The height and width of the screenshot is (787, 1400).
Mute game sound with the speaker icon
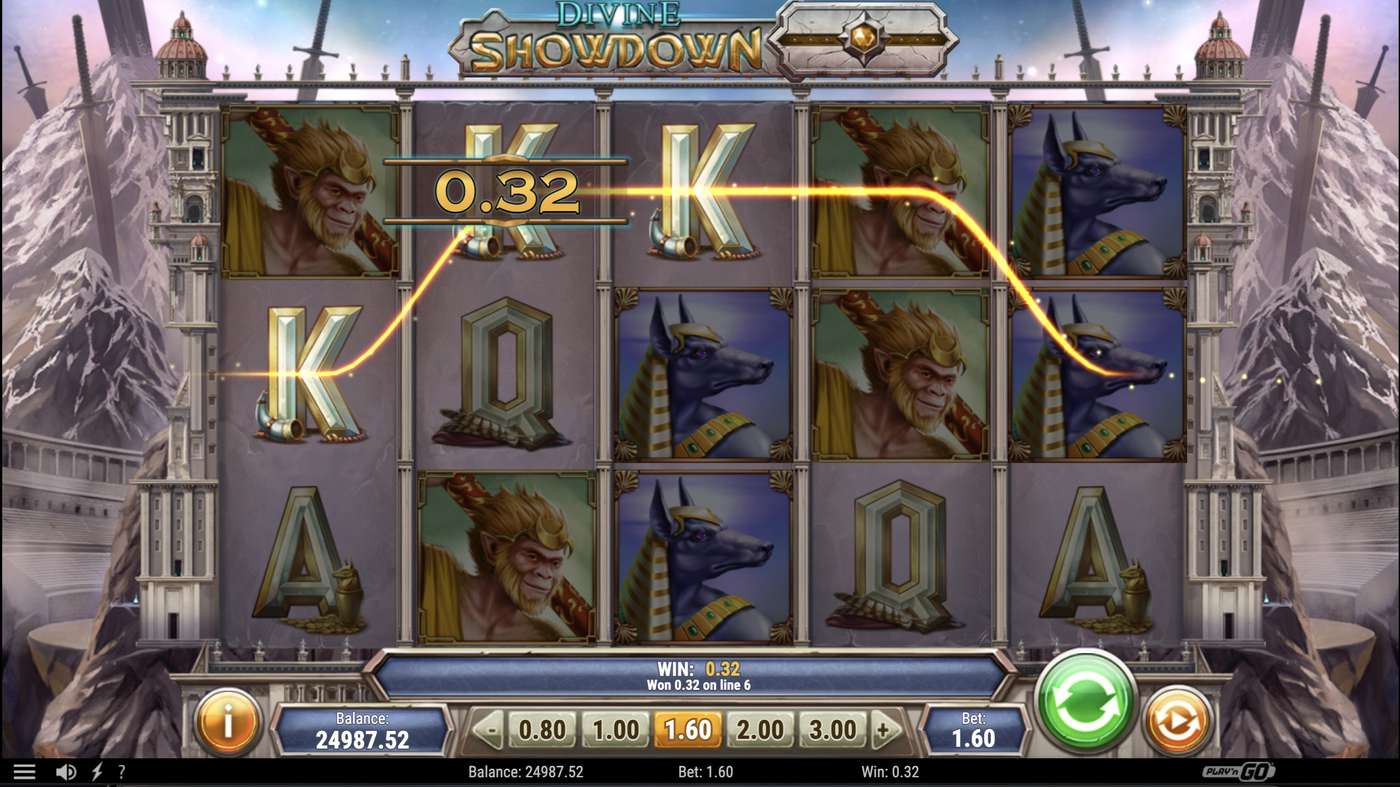tap(64, 771)
